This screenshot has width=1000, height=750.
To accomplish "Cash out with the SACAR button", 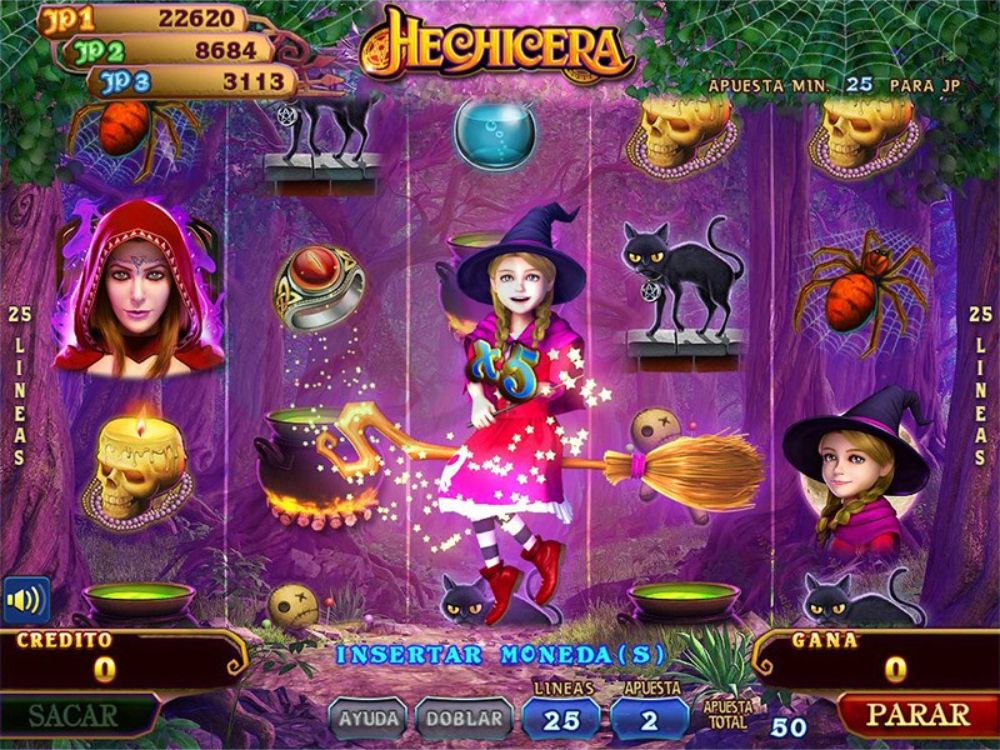I will [x=73, y=716].
